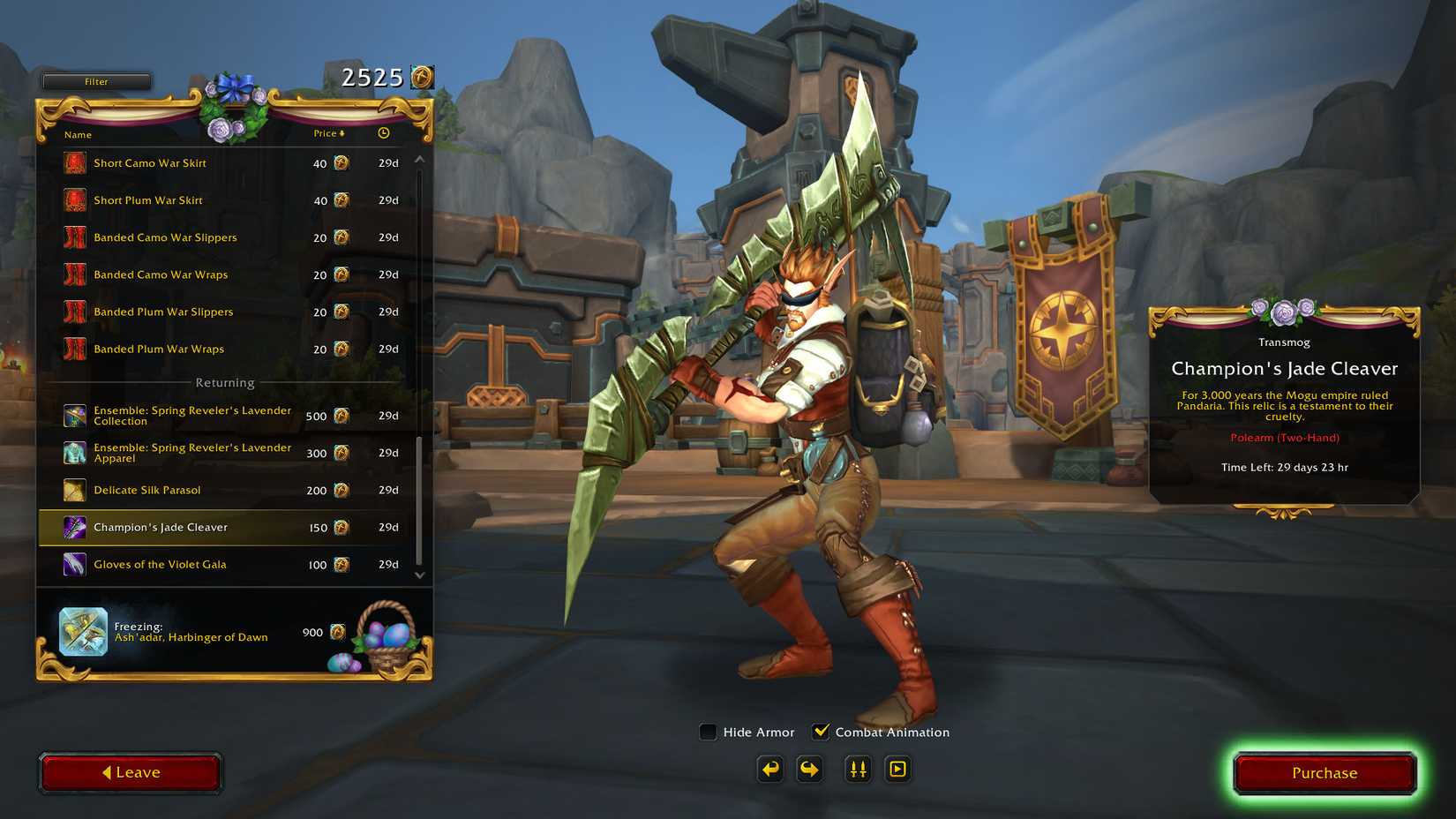
Task: Click the scrollbar up arrow in the item list
Action: (x=420, y=160)
